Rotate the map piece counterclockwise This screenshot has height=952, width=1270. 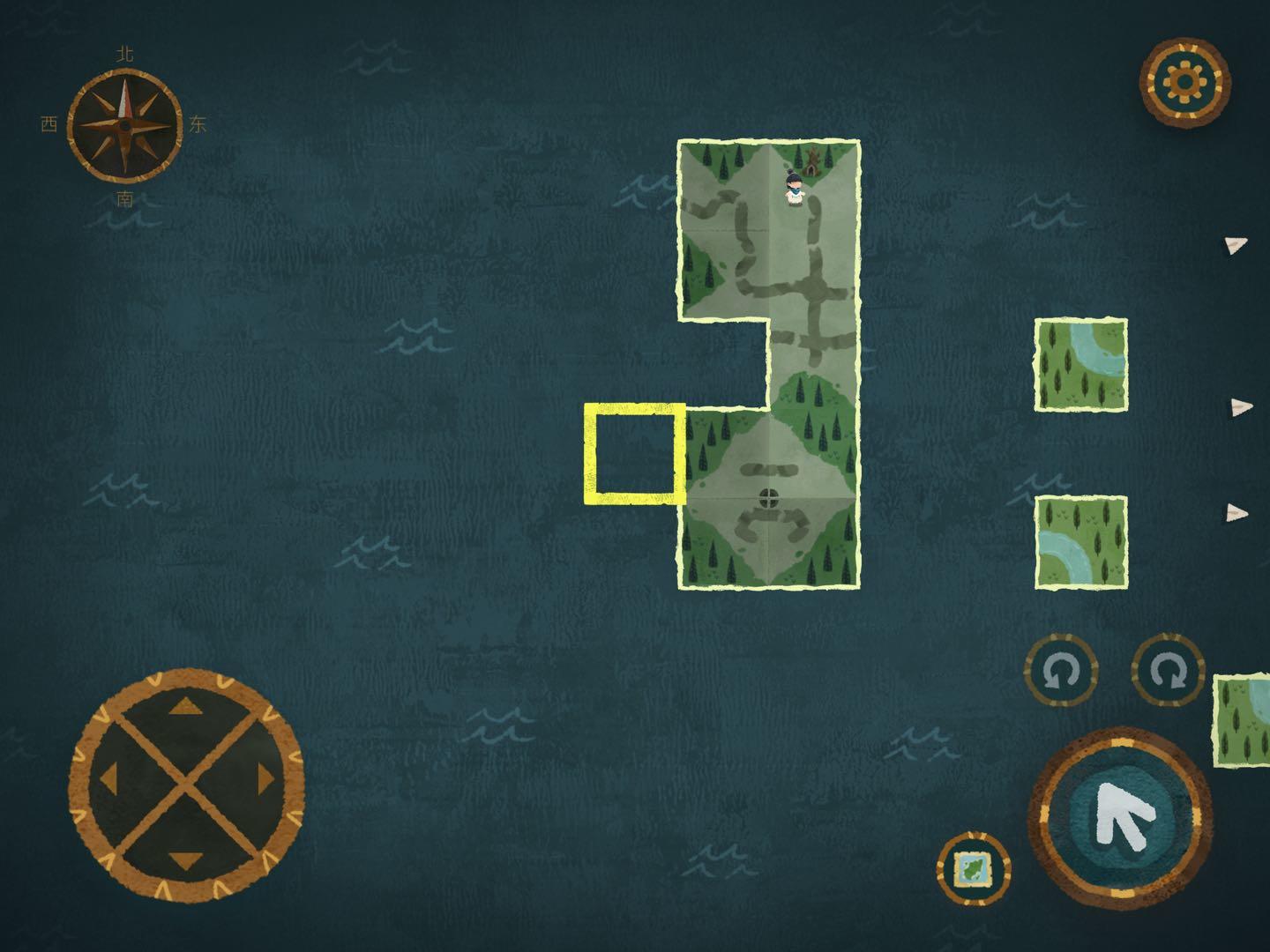pyautogui.click(x=1060, y=672)
